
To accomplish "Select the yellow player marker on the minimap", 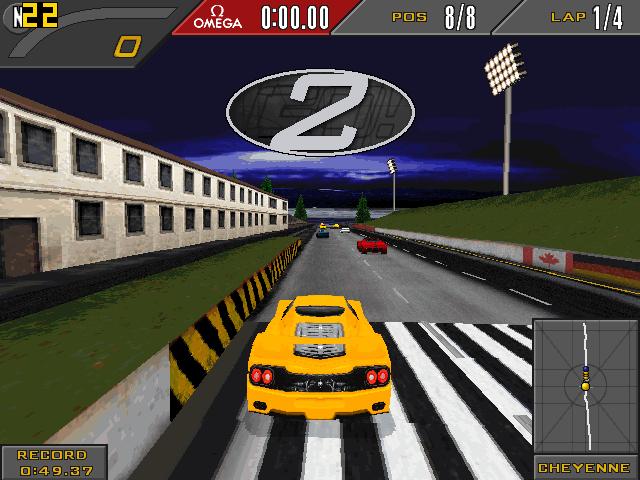I will point(586,386).
